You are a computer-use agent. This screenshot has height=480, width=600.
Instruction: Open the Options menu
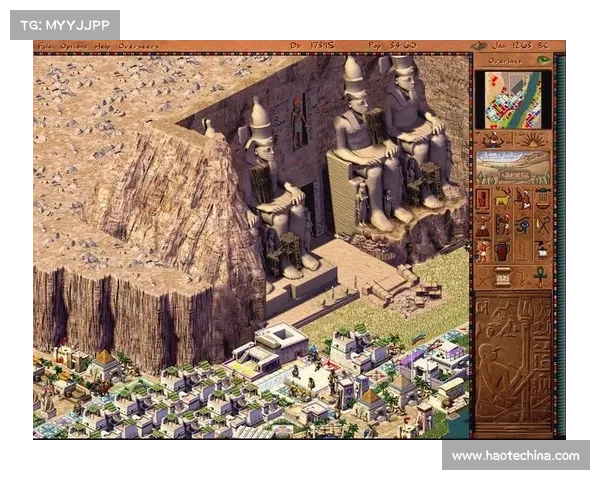73,46
